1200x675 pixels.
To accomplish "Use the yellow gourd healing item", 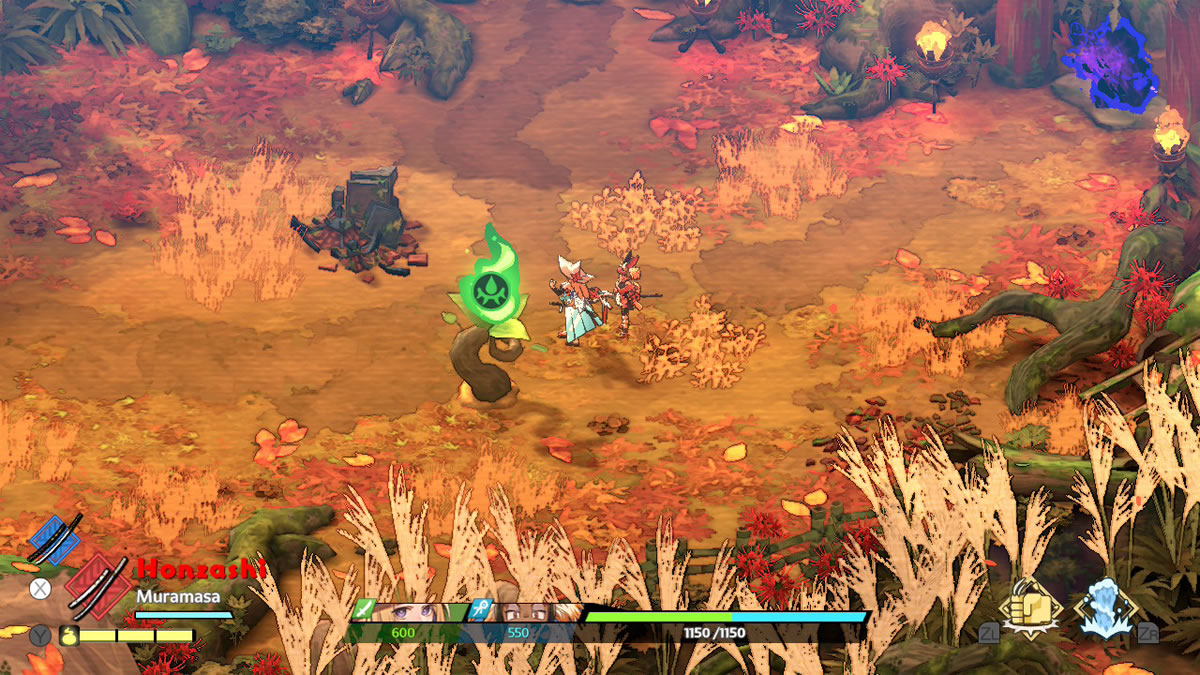I will click(69, 635).
